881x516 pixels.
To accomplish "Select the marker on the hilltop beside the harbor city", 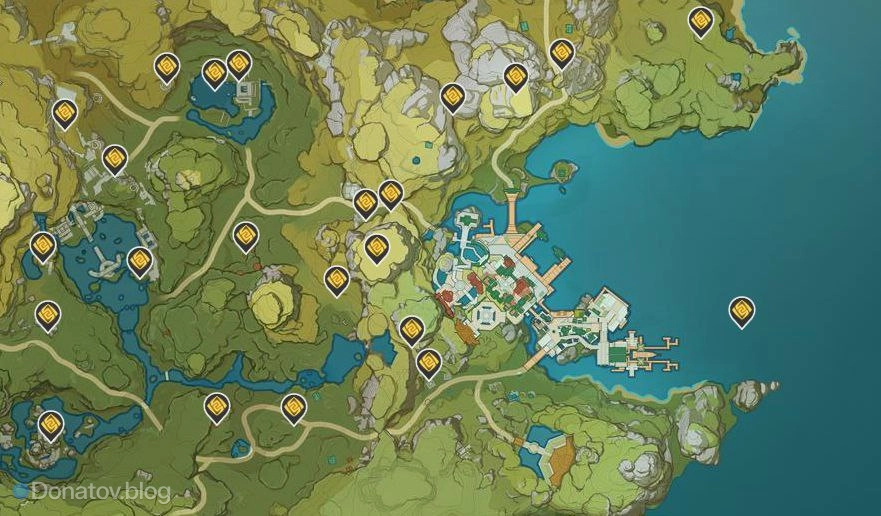I will point(376,247).
